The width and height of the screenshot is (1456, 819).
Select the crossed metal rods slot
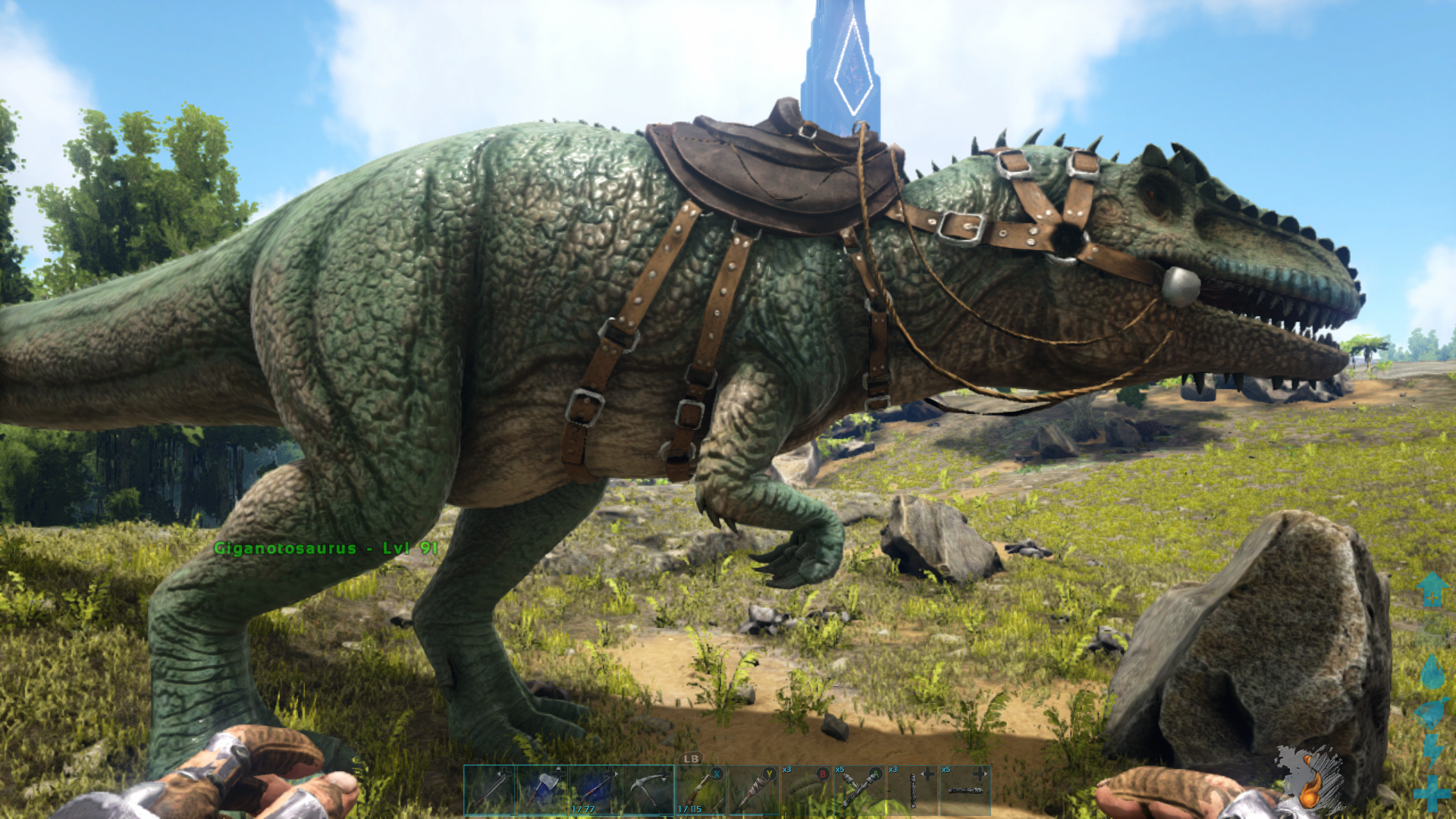pos(859,789)
